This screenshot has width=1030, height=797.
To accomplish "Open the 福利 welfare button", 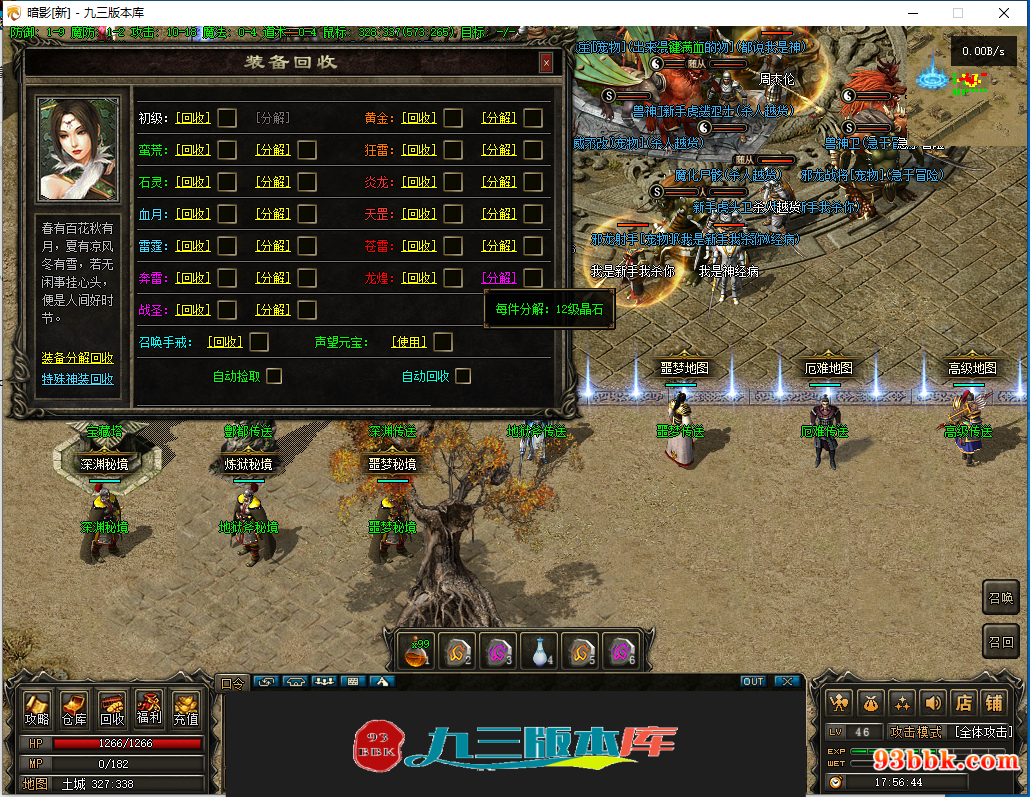I will tap(149, 708).
